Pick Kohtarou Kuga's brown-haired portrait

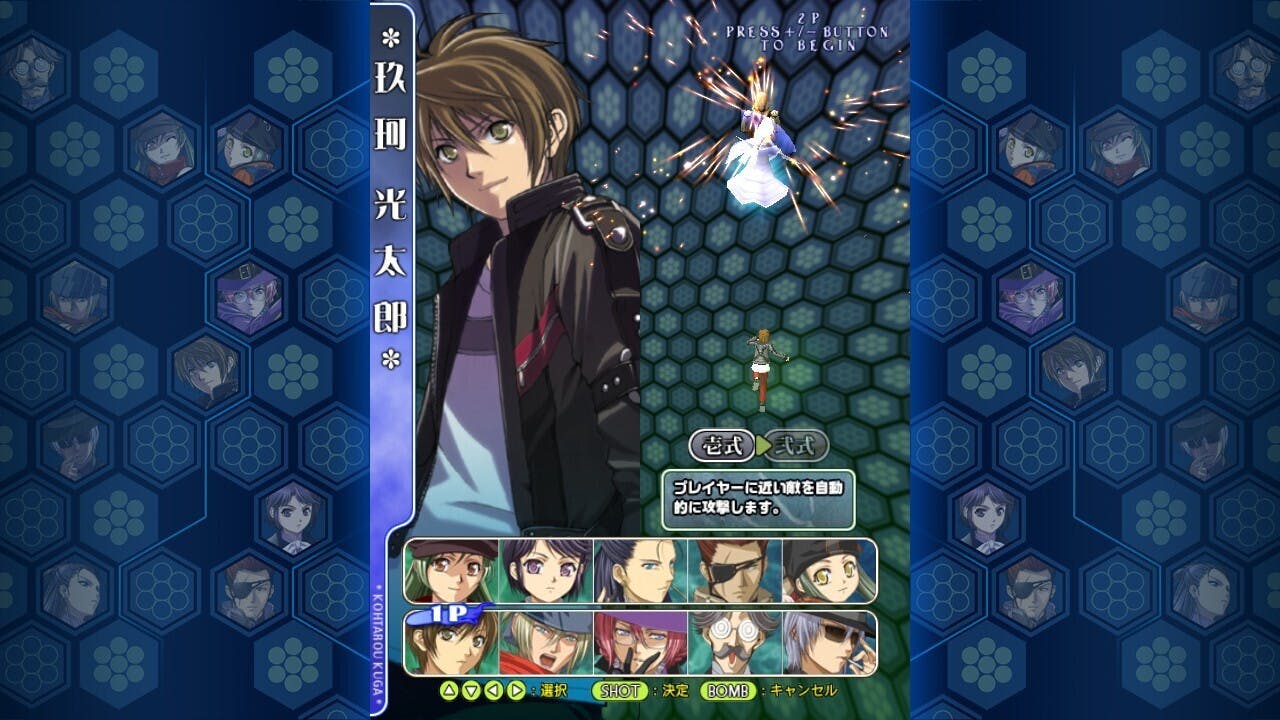point(452,643)
